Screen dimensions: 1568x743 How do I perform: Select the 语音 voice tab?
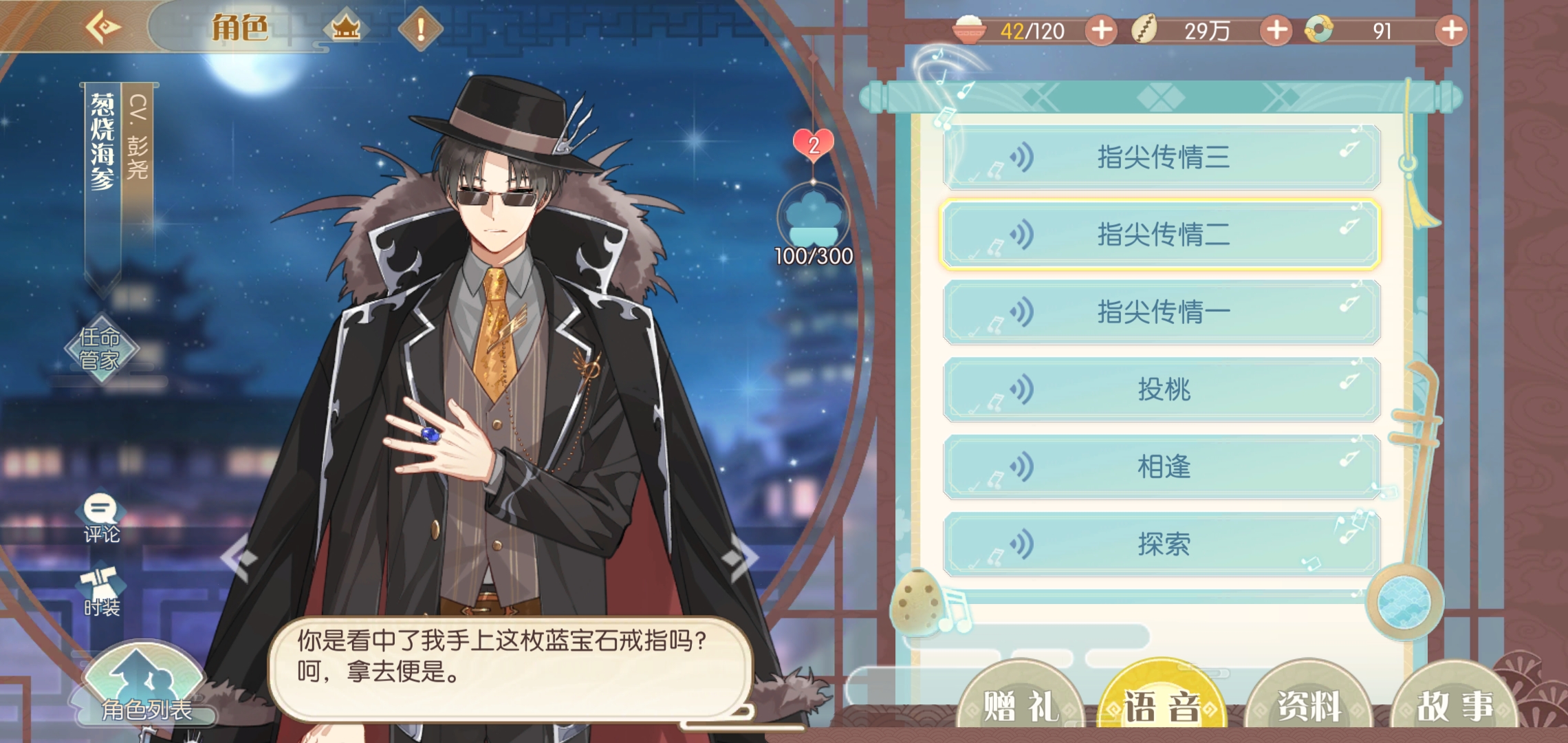tap(1163, 704)
